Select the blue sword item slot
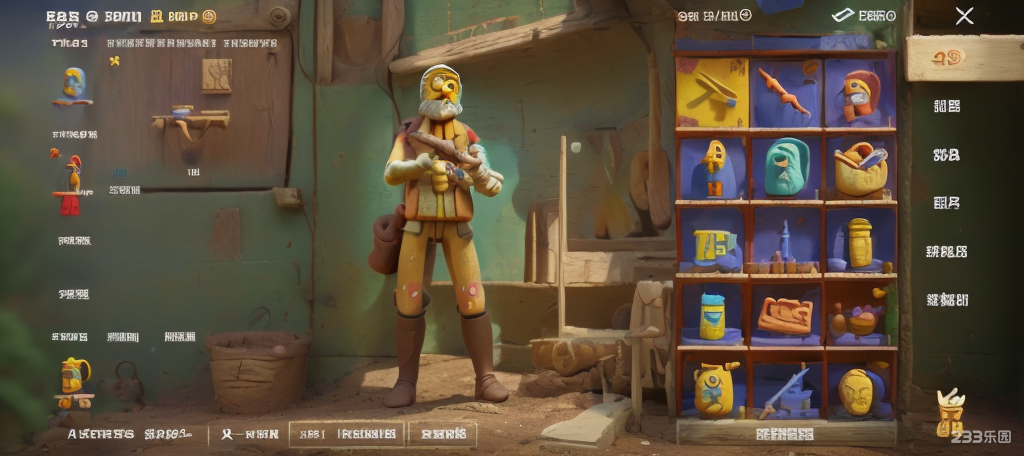Image resolution: width=1024 pixels, height=456 pixels. click(x=785, y=390)
